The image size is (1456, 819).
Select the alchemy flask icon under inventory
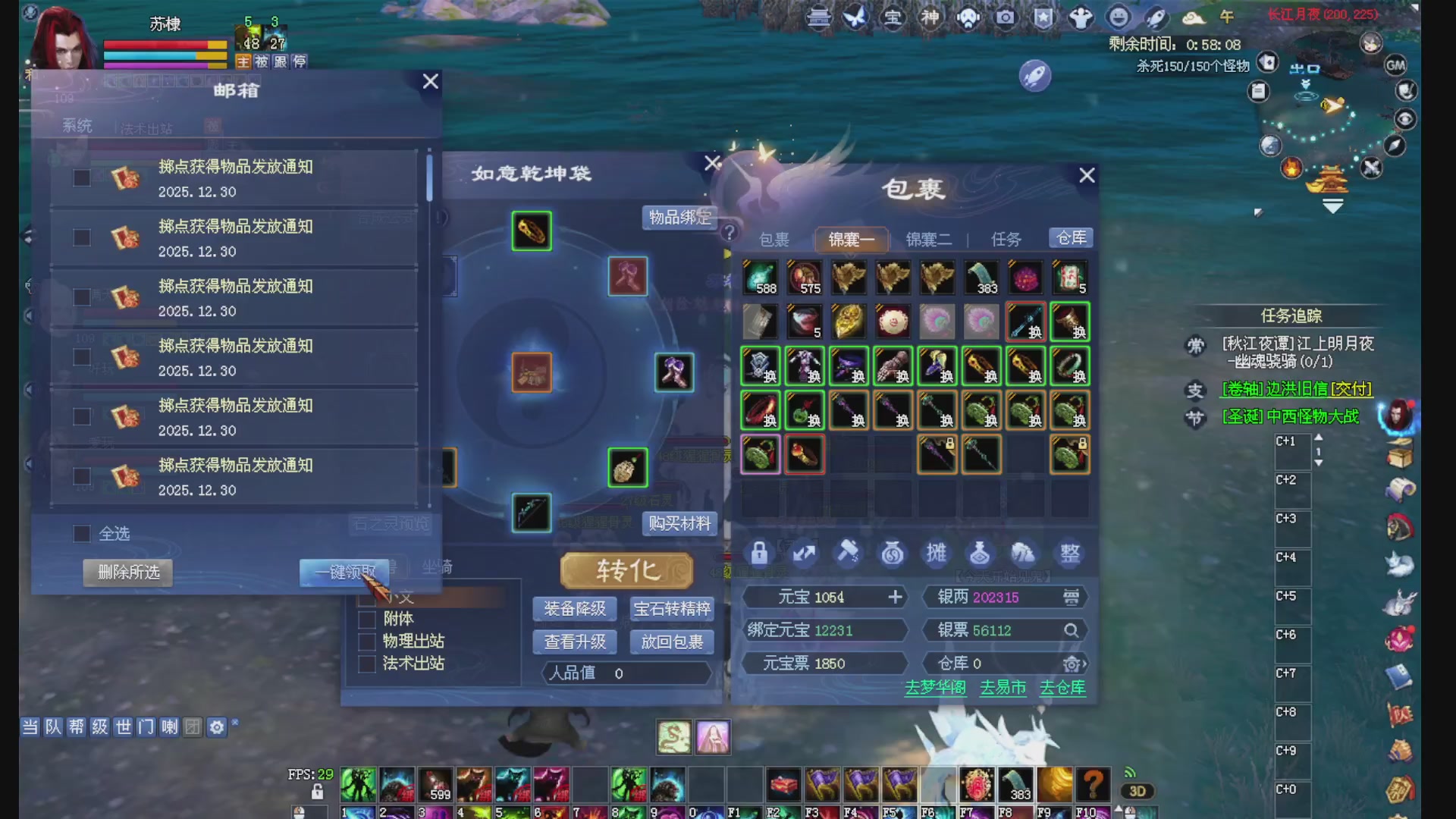[x=980, y=554]
